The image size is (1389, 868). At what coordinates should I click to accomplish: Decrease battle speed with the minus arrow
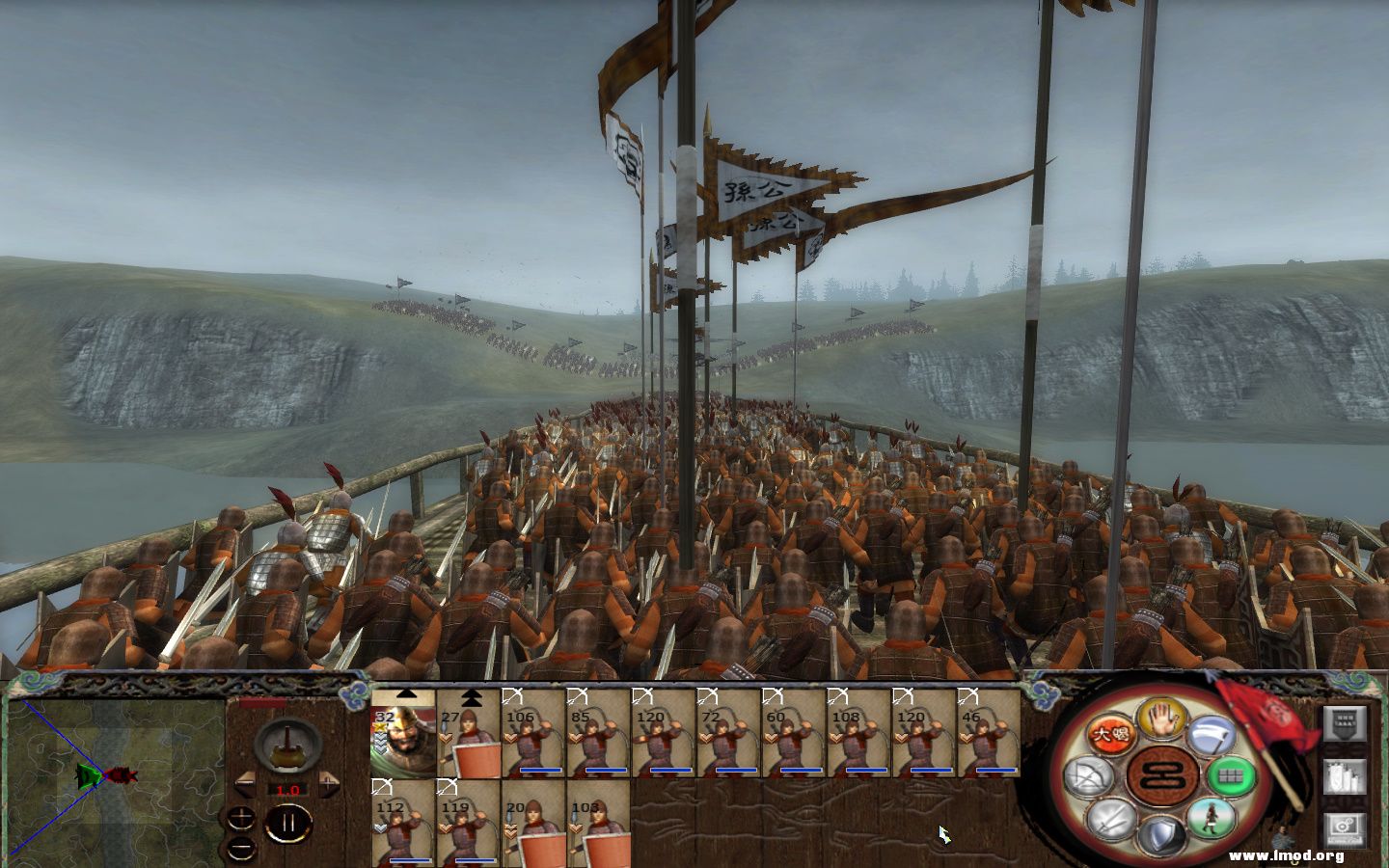point(247,779)
